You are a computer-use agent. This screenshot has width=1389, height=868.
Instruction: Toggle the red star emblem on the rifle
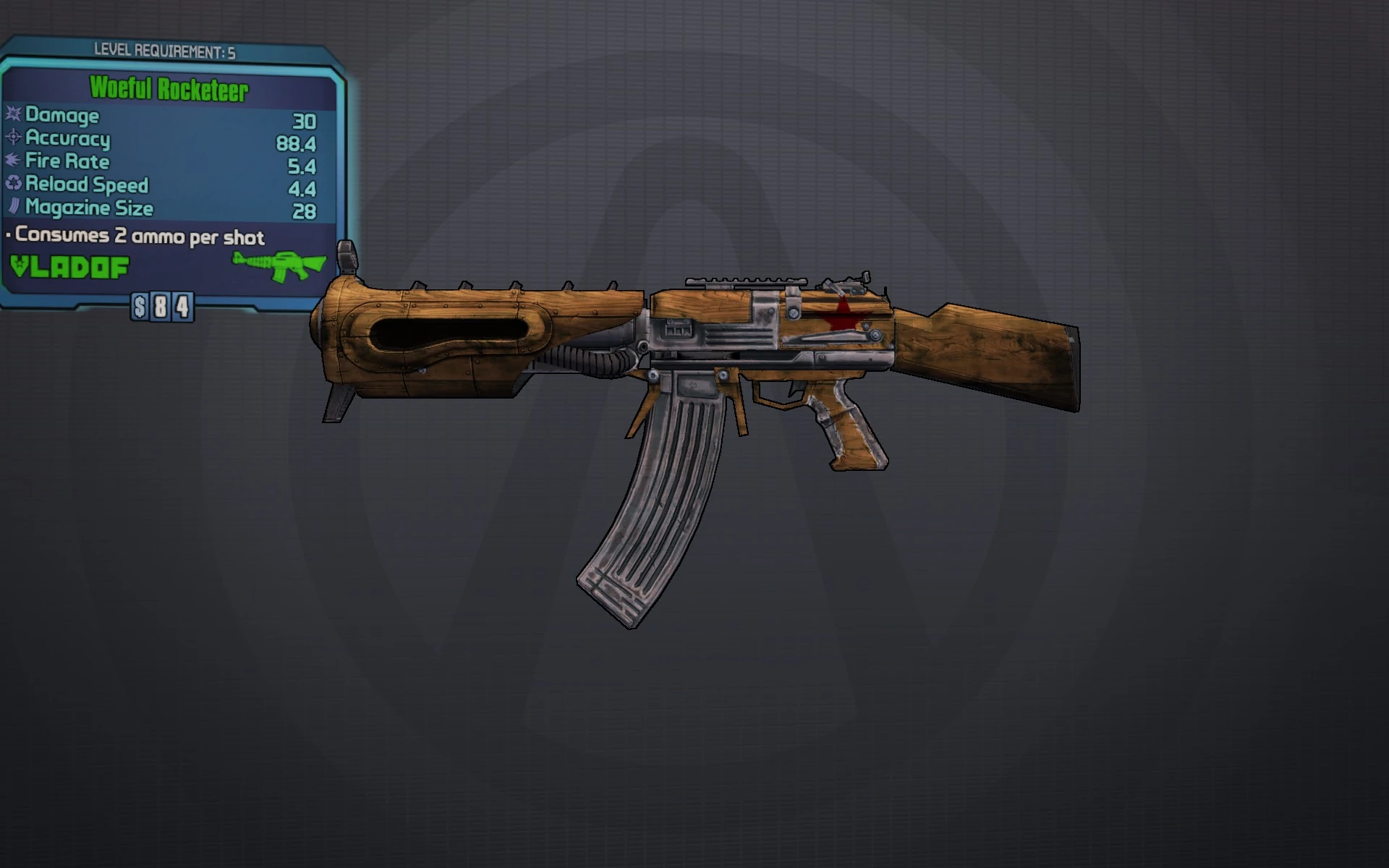(x=845, y=314)
